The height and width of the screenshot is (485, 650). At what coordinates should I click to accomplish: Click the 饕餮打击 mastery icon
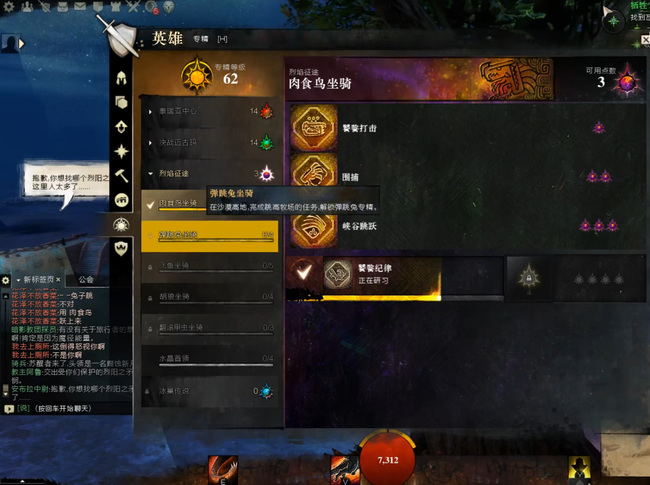point(313,128)
